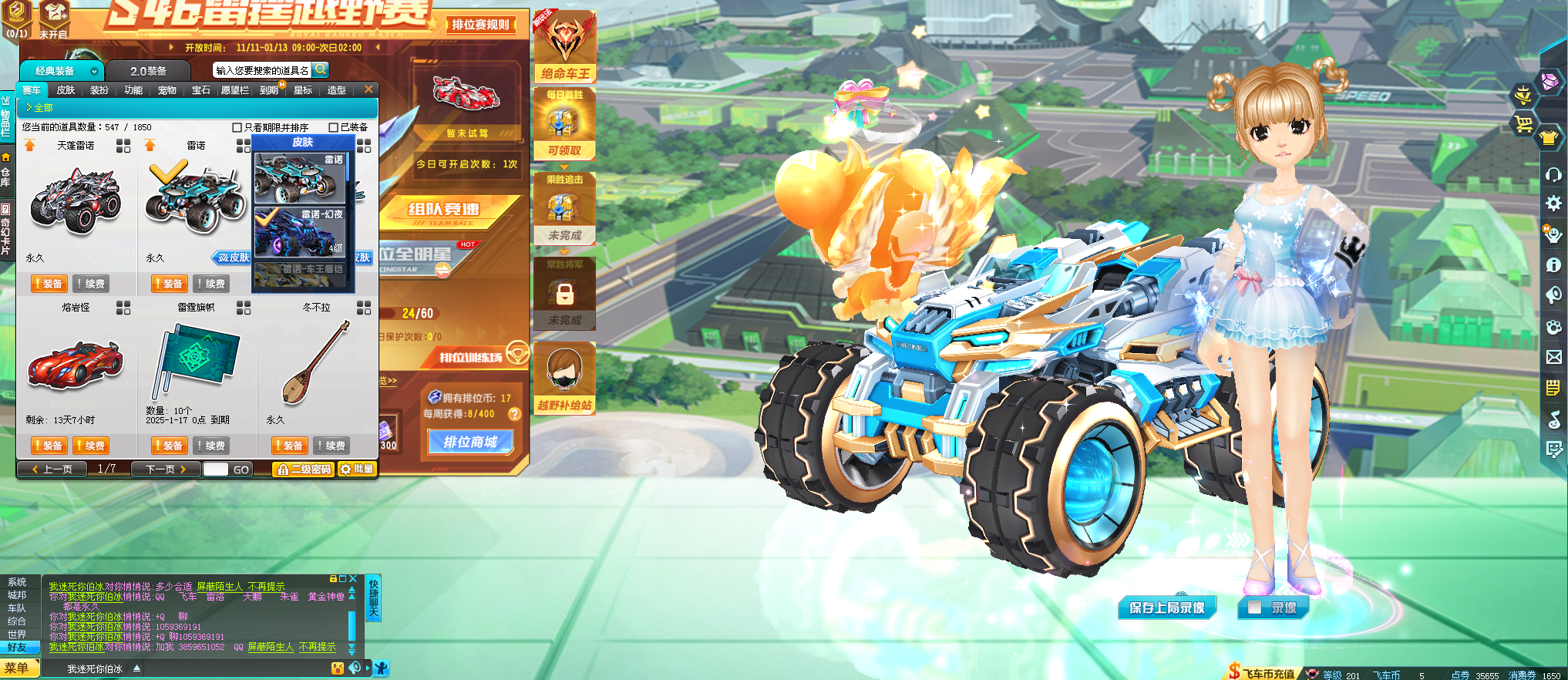Open the 二级密码 lock button
Image resolution: width=1568 pixels, height=680 pixels.
(304, 469)
